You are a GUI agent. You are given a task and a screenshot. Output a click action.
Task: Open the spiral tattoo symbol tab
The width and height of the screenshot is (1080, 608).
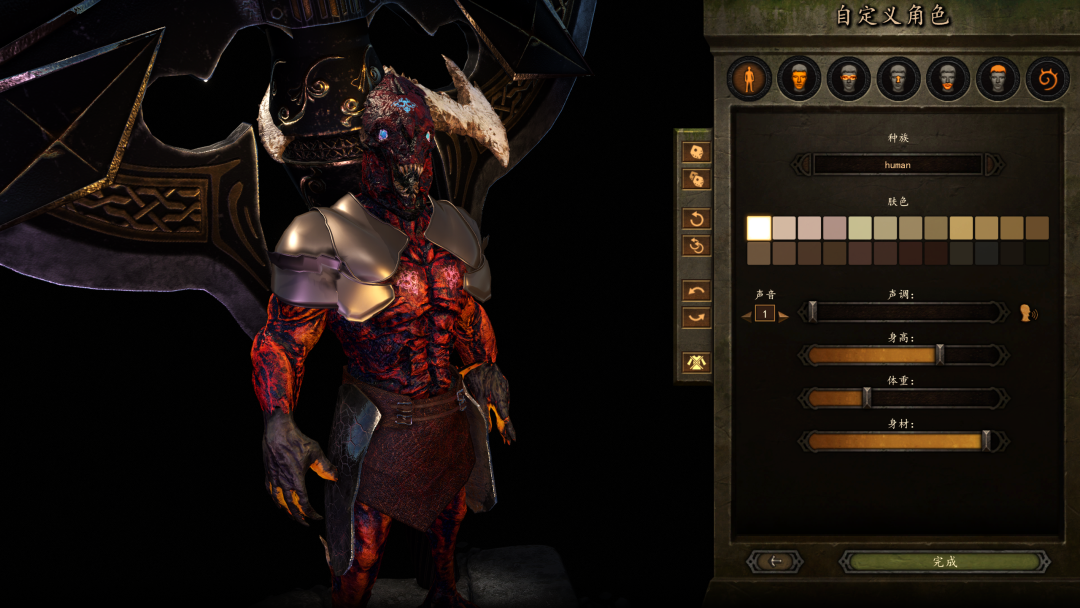1047,78
